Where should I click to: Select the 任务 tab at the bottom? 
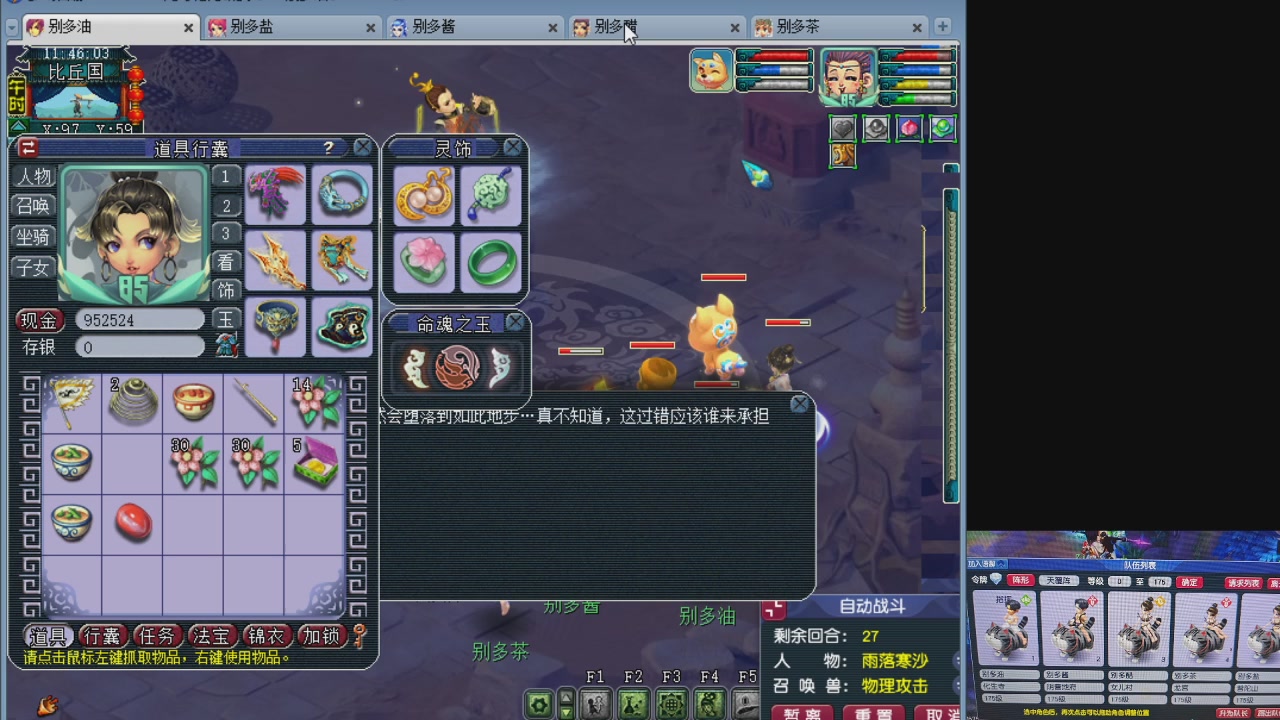(157, 635)
